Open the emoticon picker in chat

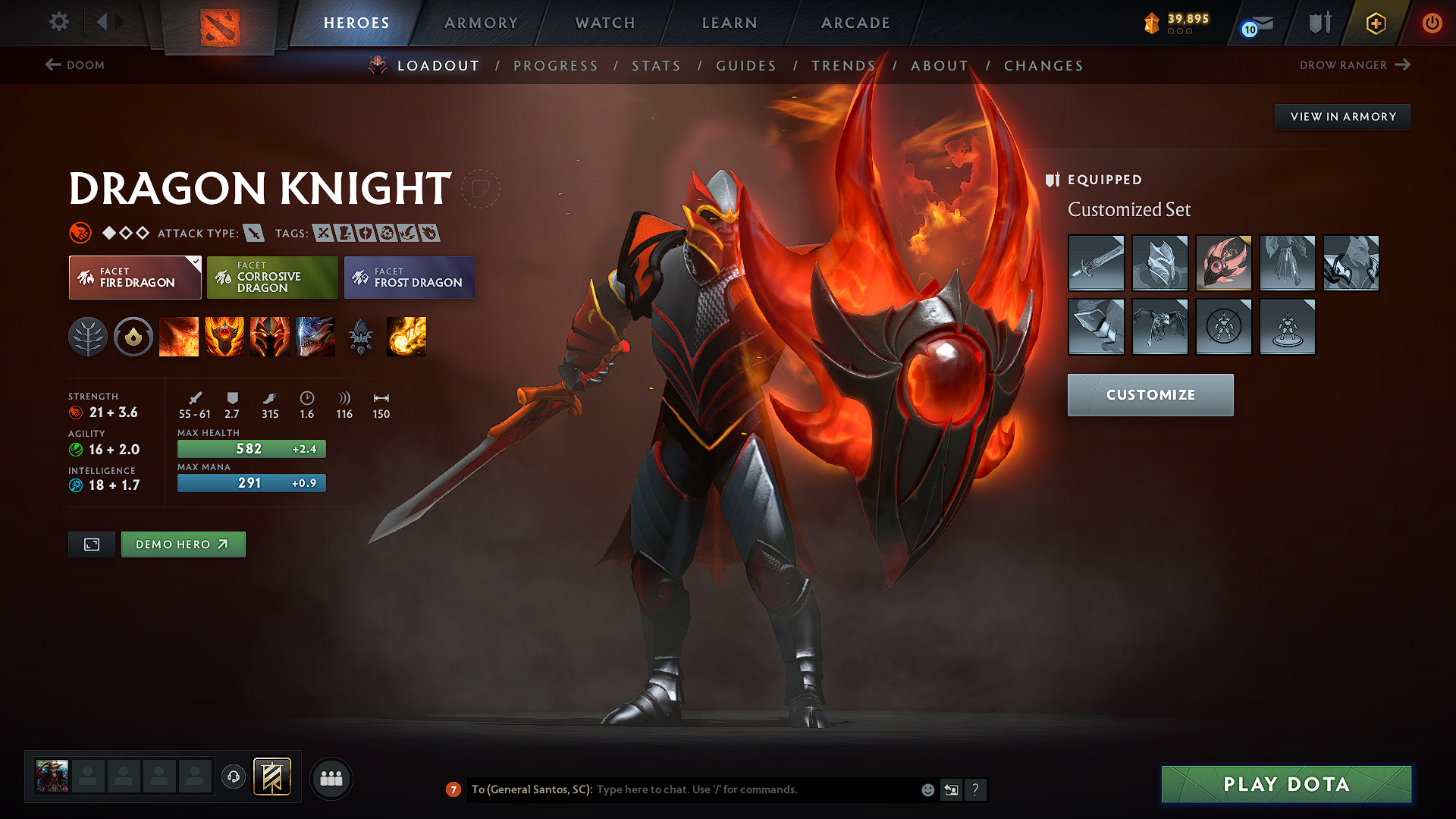click(927, 789)
